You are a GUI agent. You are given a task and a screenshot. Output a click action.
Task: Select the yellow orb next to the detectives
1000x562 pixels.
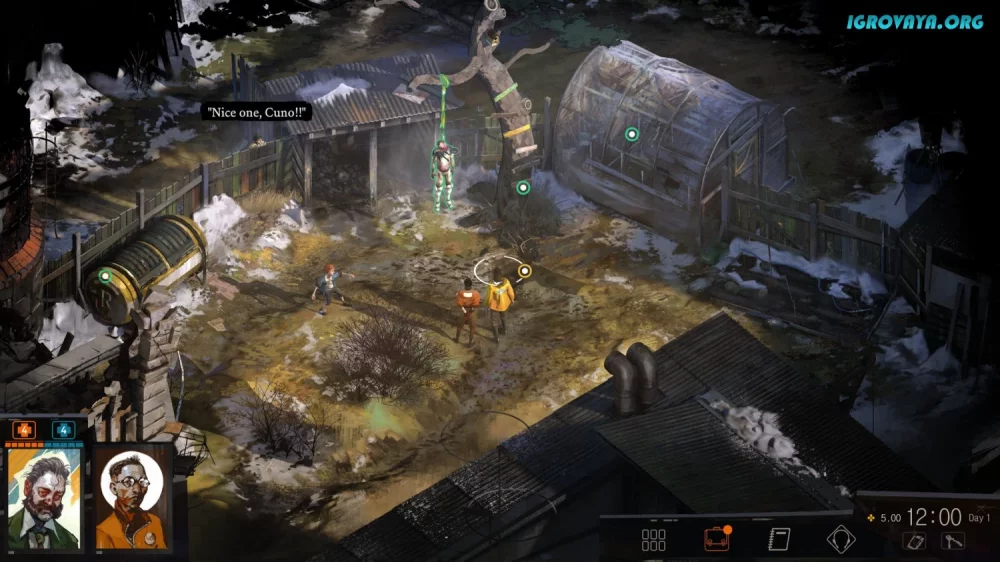click(x=524, y=270)
